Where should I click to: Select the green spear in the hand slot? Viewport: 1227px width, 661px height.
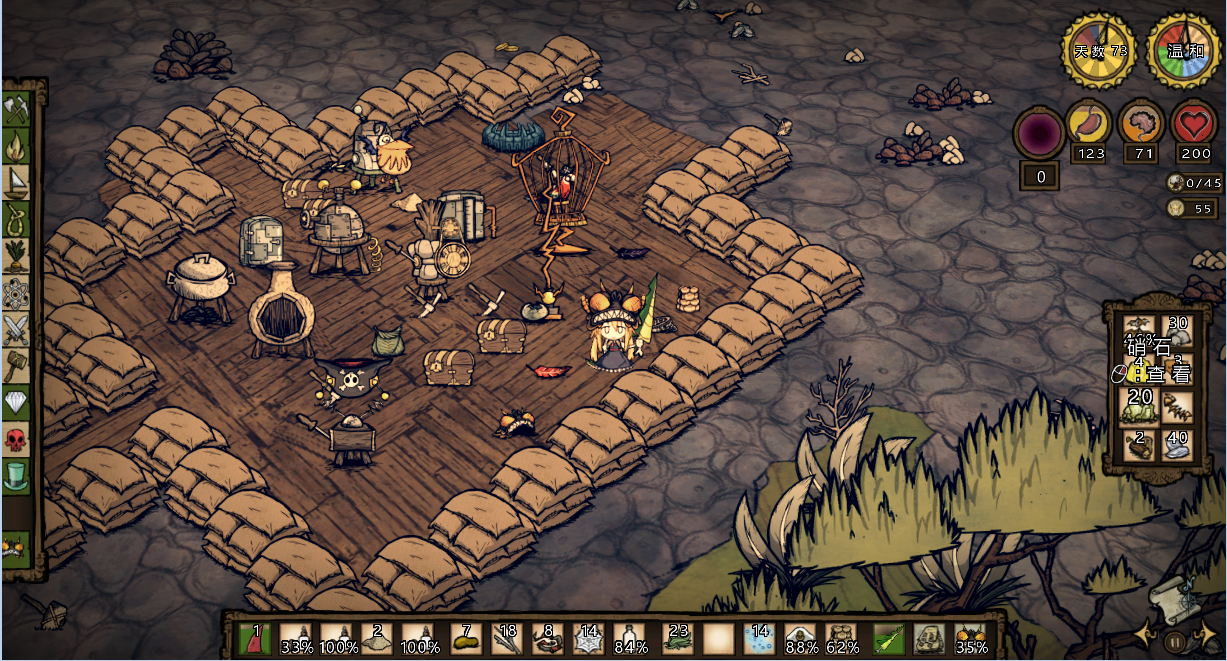click(889, 637)
